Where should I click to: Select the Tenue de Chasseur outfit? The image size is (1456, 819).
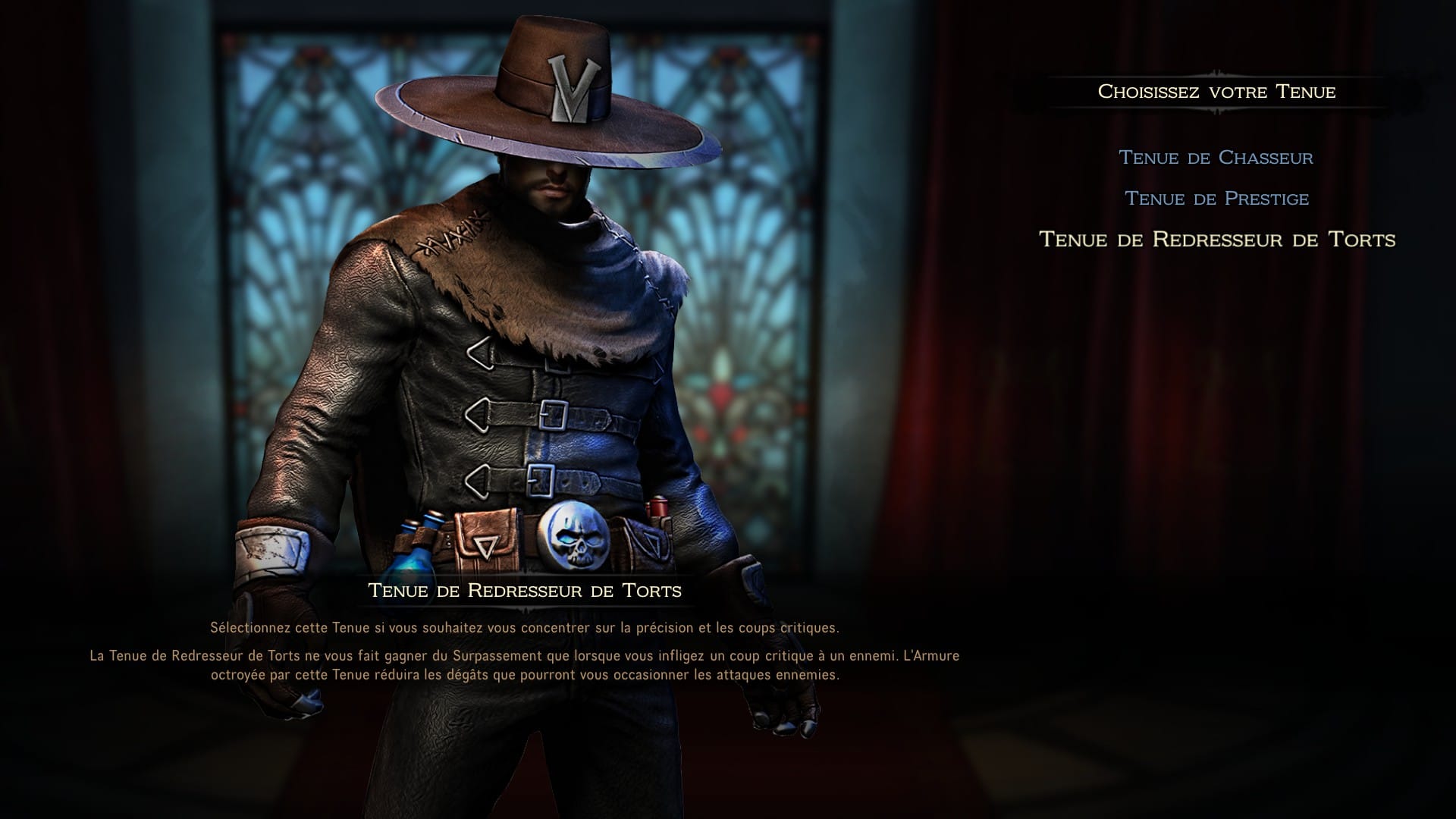point(1216,158)
